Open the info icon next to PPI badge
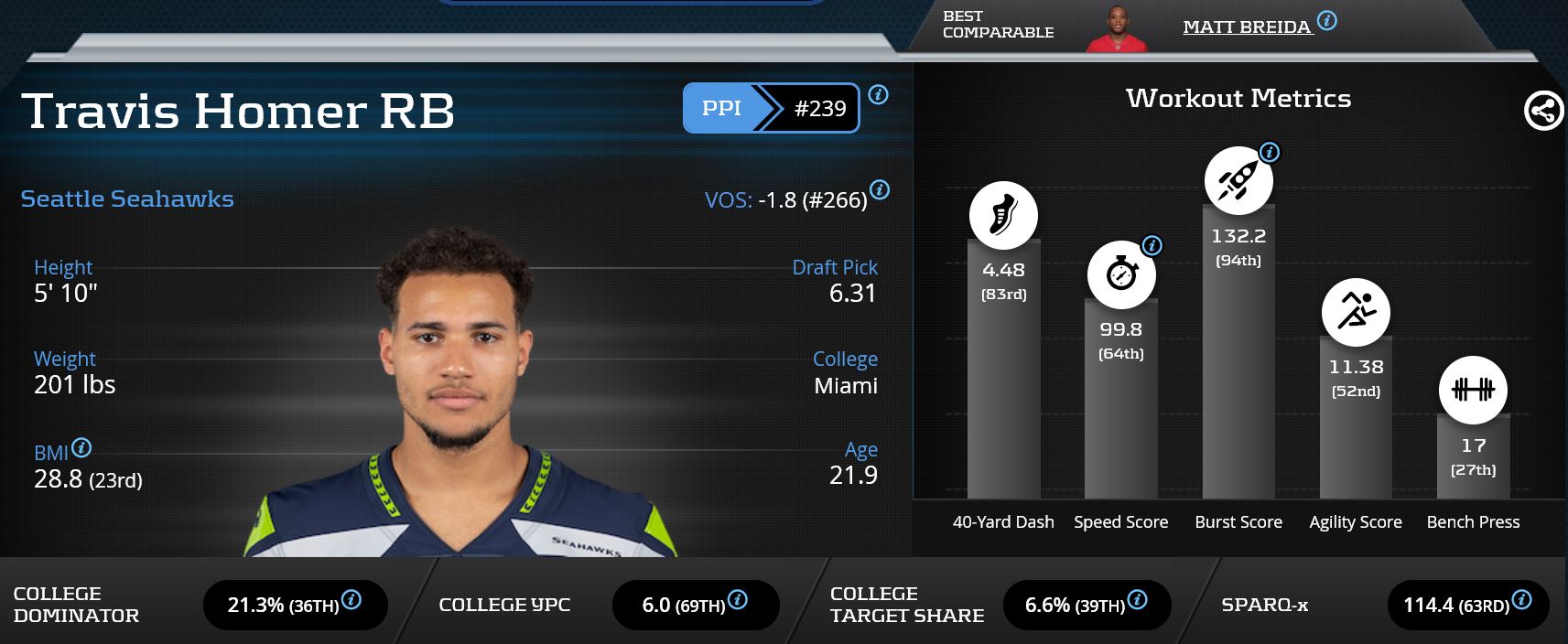The height and width of the screenshot is (644, 1568). (878, 94)
